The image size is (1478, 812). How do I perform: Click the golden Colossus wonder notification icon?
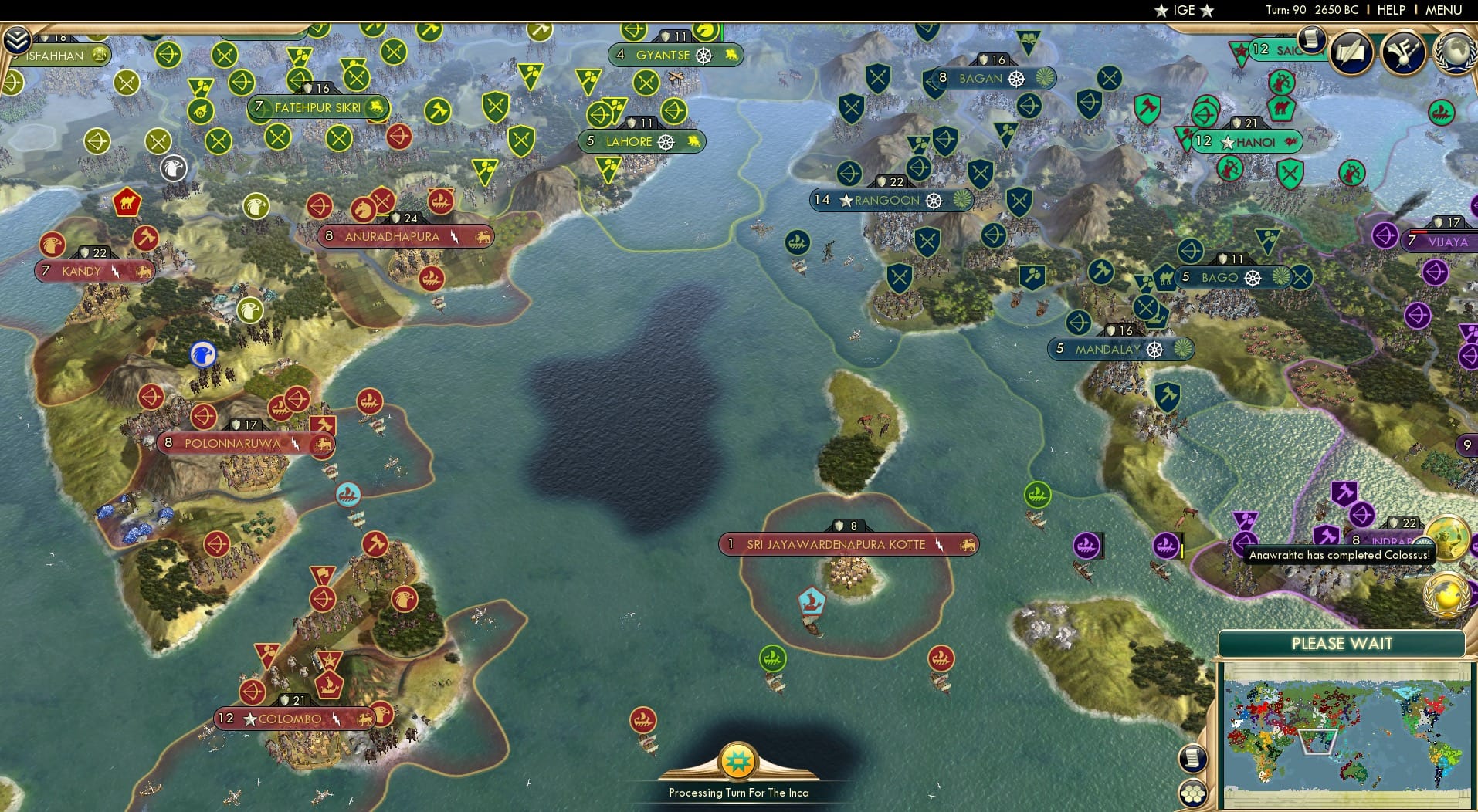[1450, 538]
